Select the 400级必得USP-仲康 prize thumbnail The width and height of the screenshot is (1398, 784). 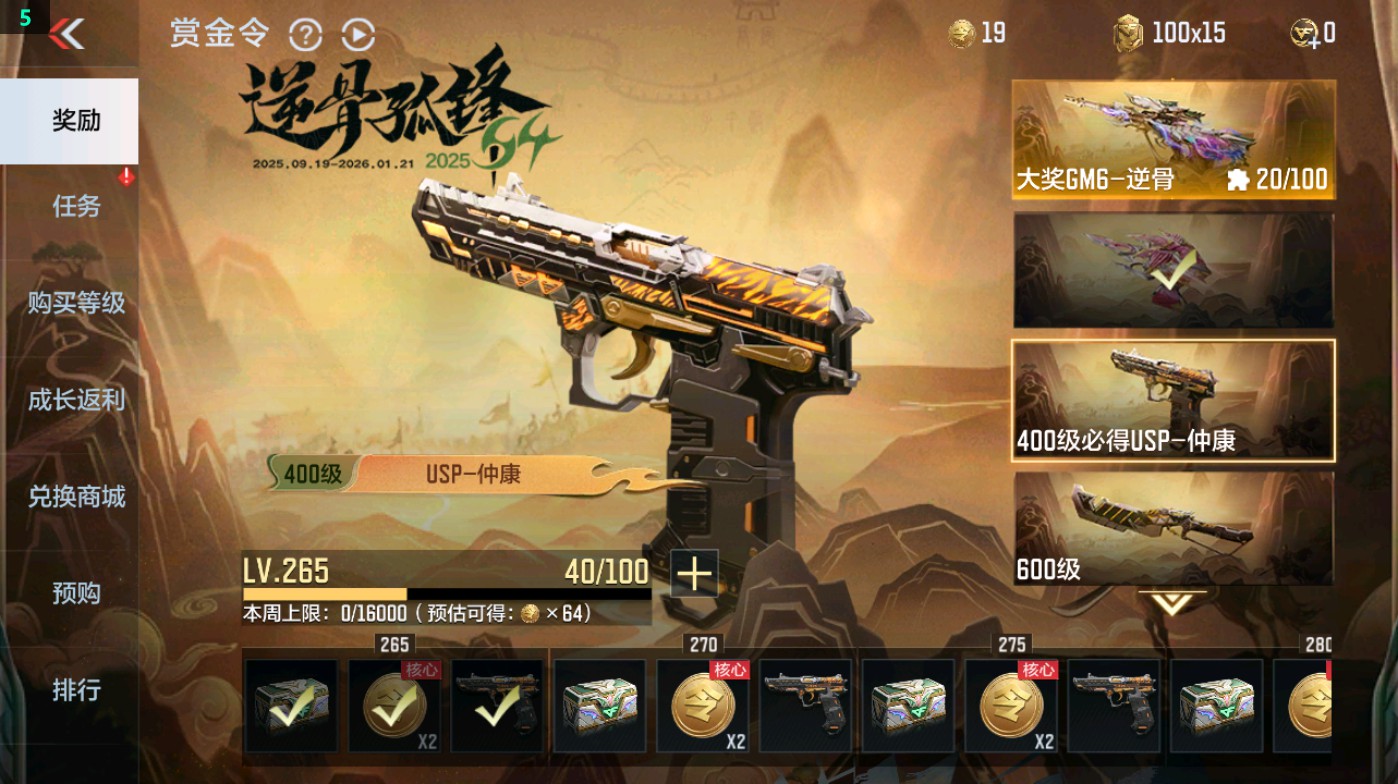(x=1173, y=400)
